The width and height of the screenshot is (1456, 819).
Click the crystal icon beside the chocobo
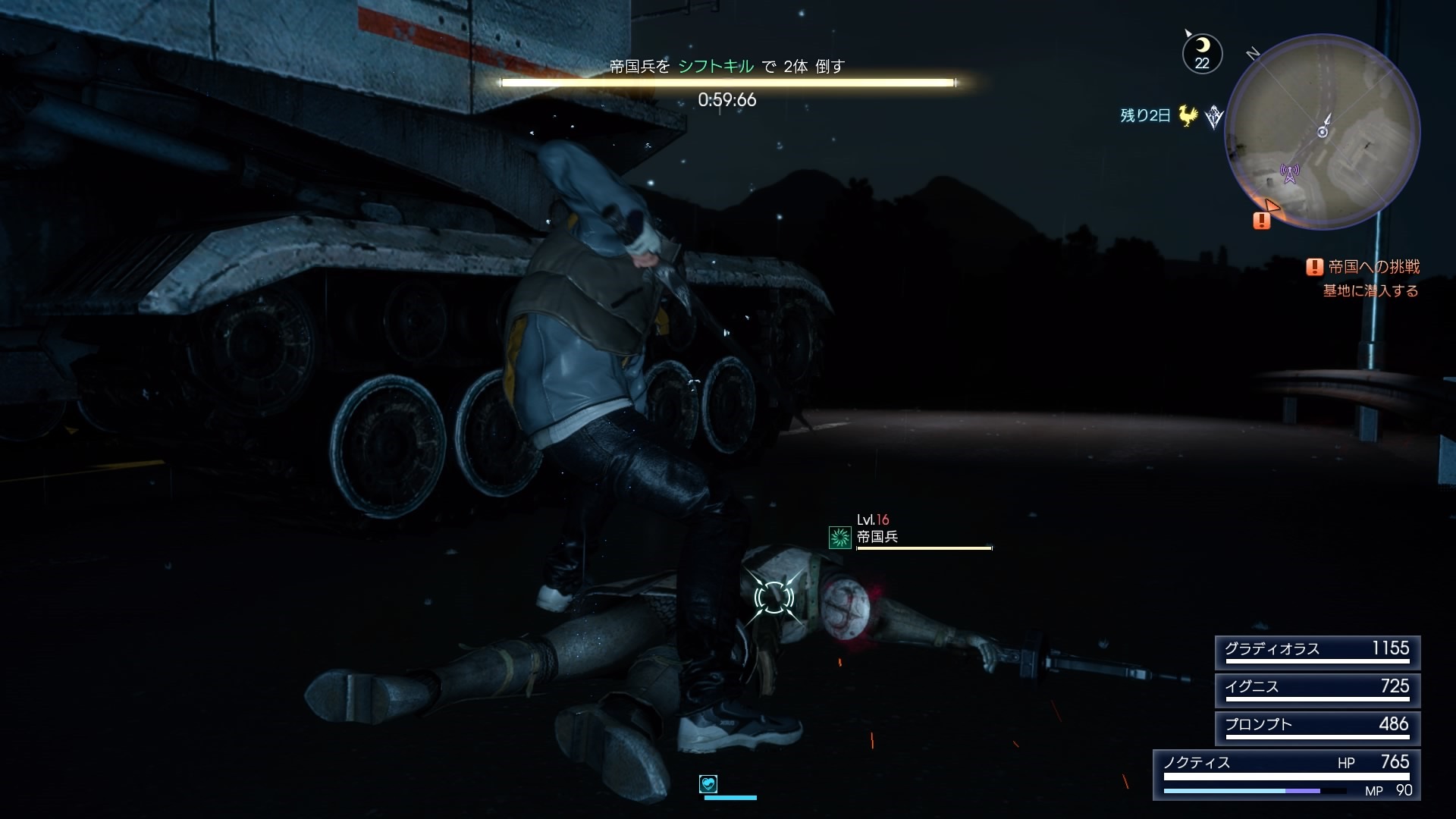pos(1214,117)
